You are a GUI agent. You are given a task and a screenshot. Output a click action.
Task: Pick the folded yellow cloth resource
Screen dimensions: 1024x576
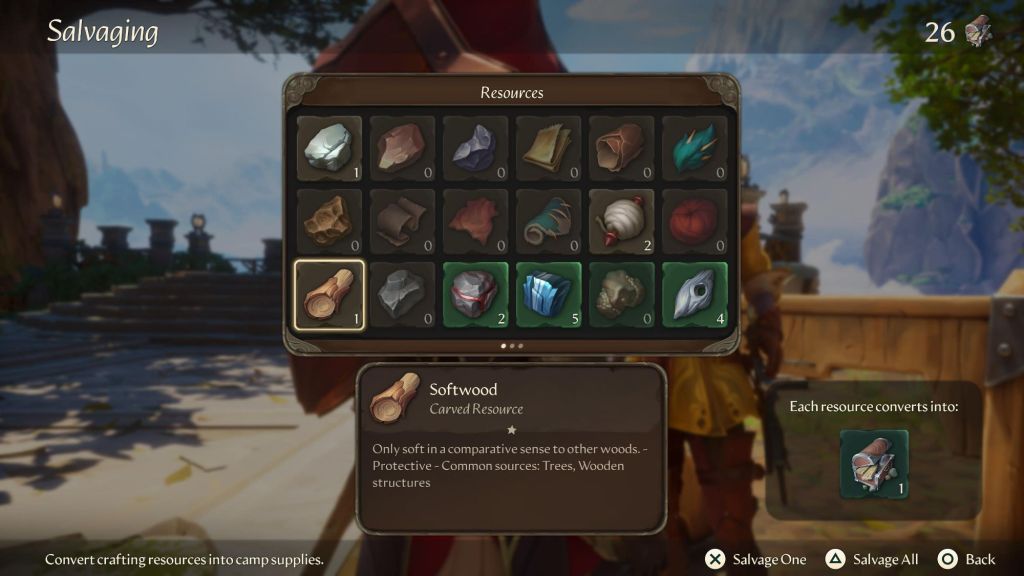tap(548, 149)
